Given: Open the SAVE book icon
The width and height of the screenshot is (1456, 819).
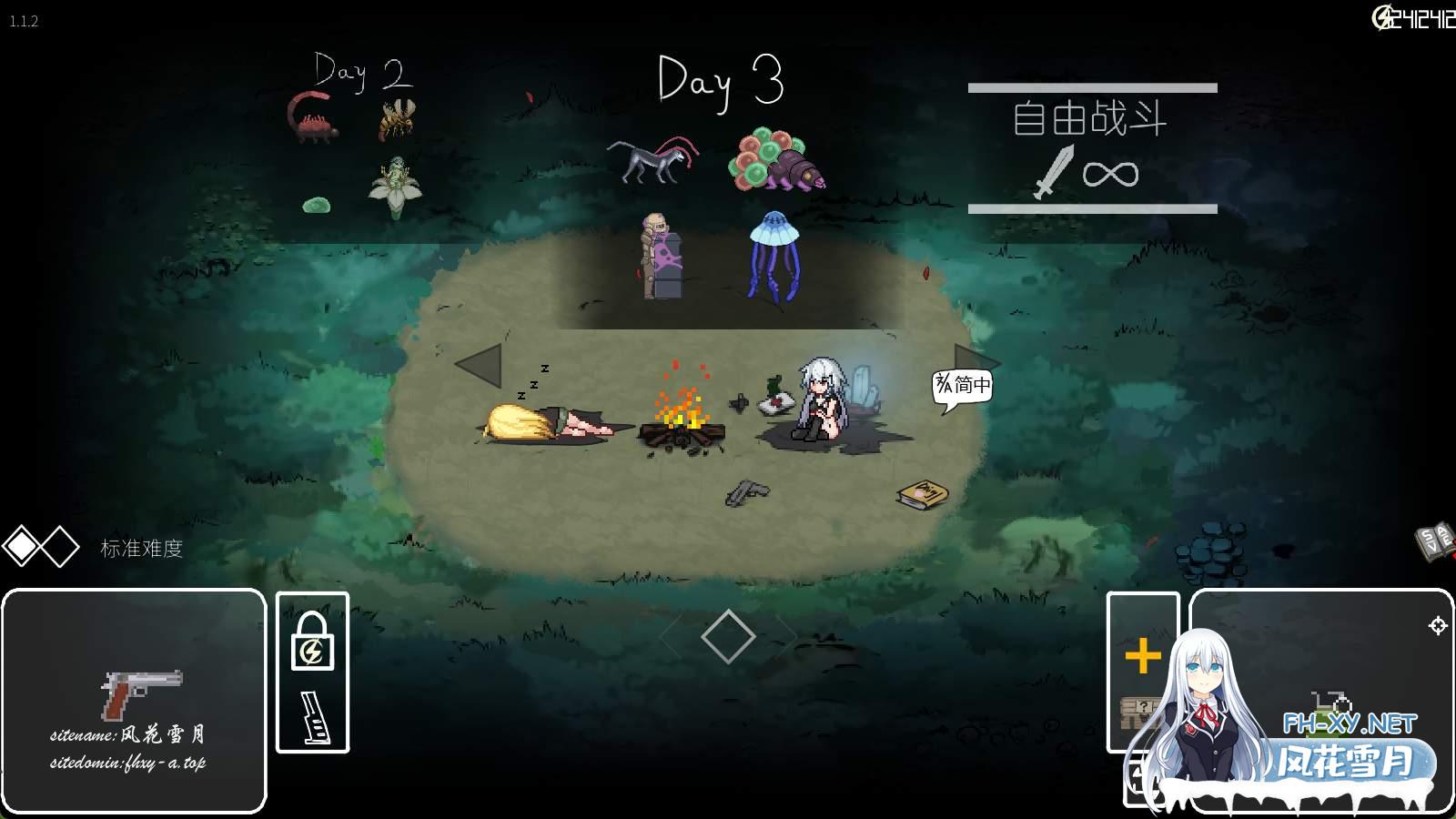Looking at the screenshot, I should click(x=1434, y=540).
